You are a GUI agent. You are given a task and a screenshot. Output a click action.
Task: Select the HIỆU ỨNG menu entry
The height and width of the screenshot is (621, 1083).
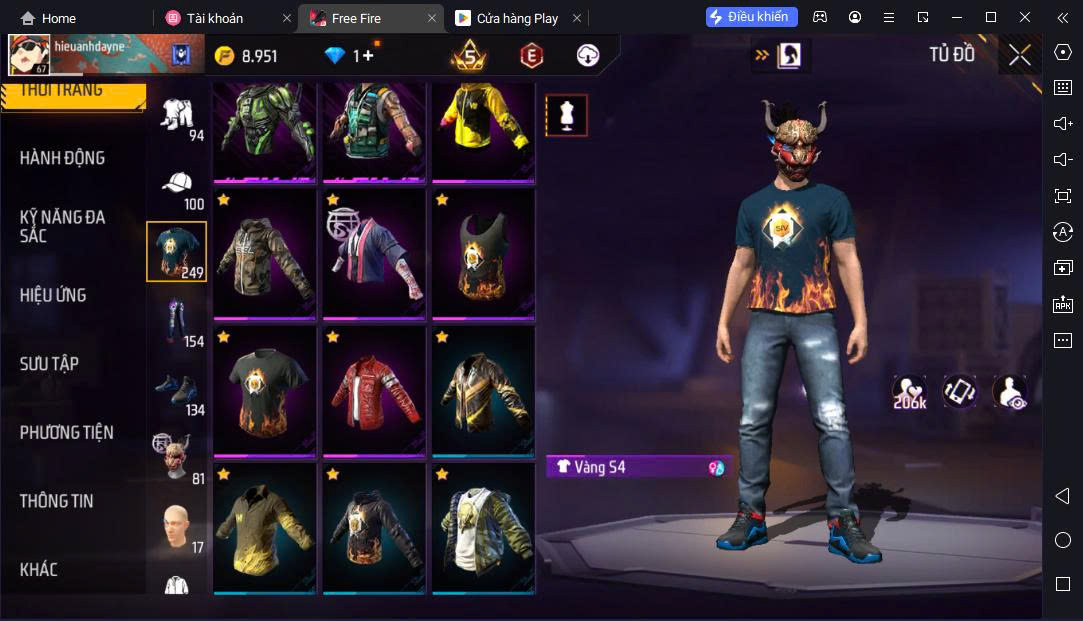coord(53,295)
